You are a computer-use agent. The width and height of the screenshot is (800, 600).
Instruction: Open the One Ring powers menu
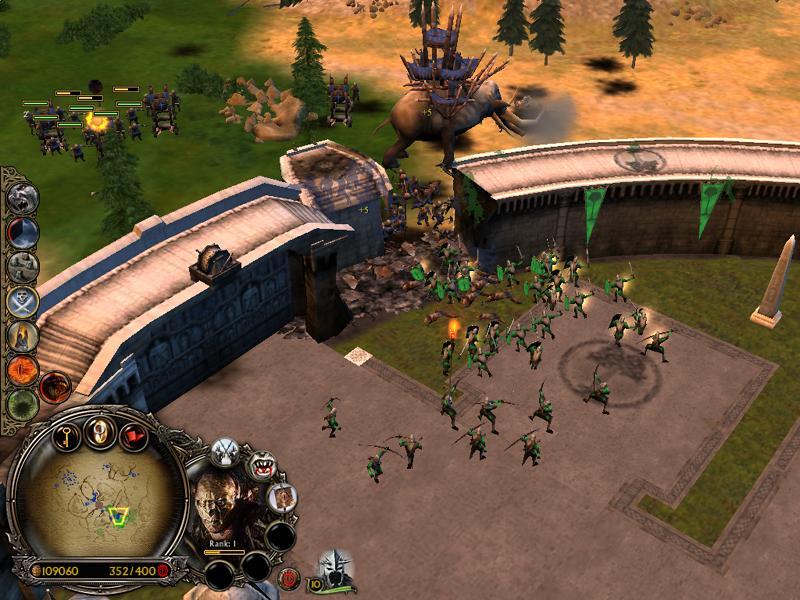[100, 431]
